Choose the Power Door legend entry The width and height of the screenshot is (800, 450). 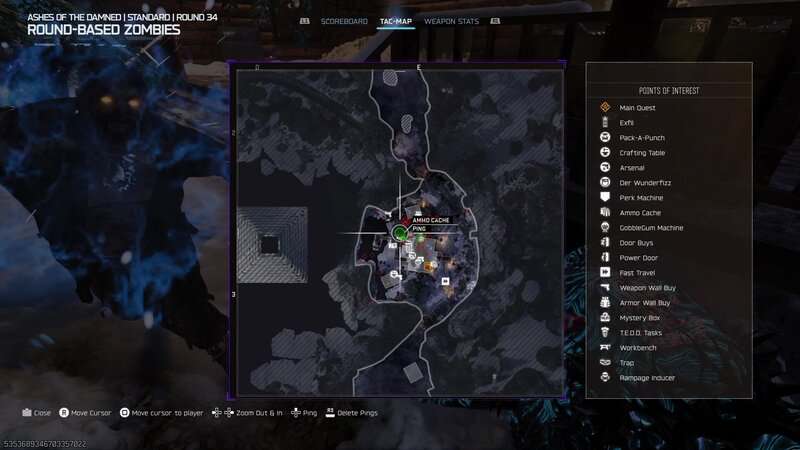pyautogui.click(x=639, y=257)
